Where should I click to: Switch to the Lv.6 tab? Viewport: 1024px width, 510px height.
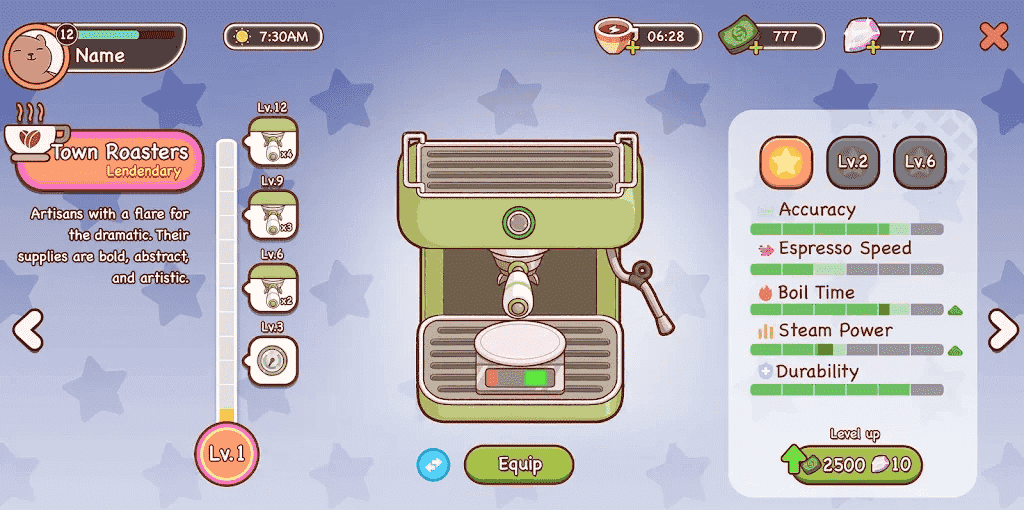919,162
